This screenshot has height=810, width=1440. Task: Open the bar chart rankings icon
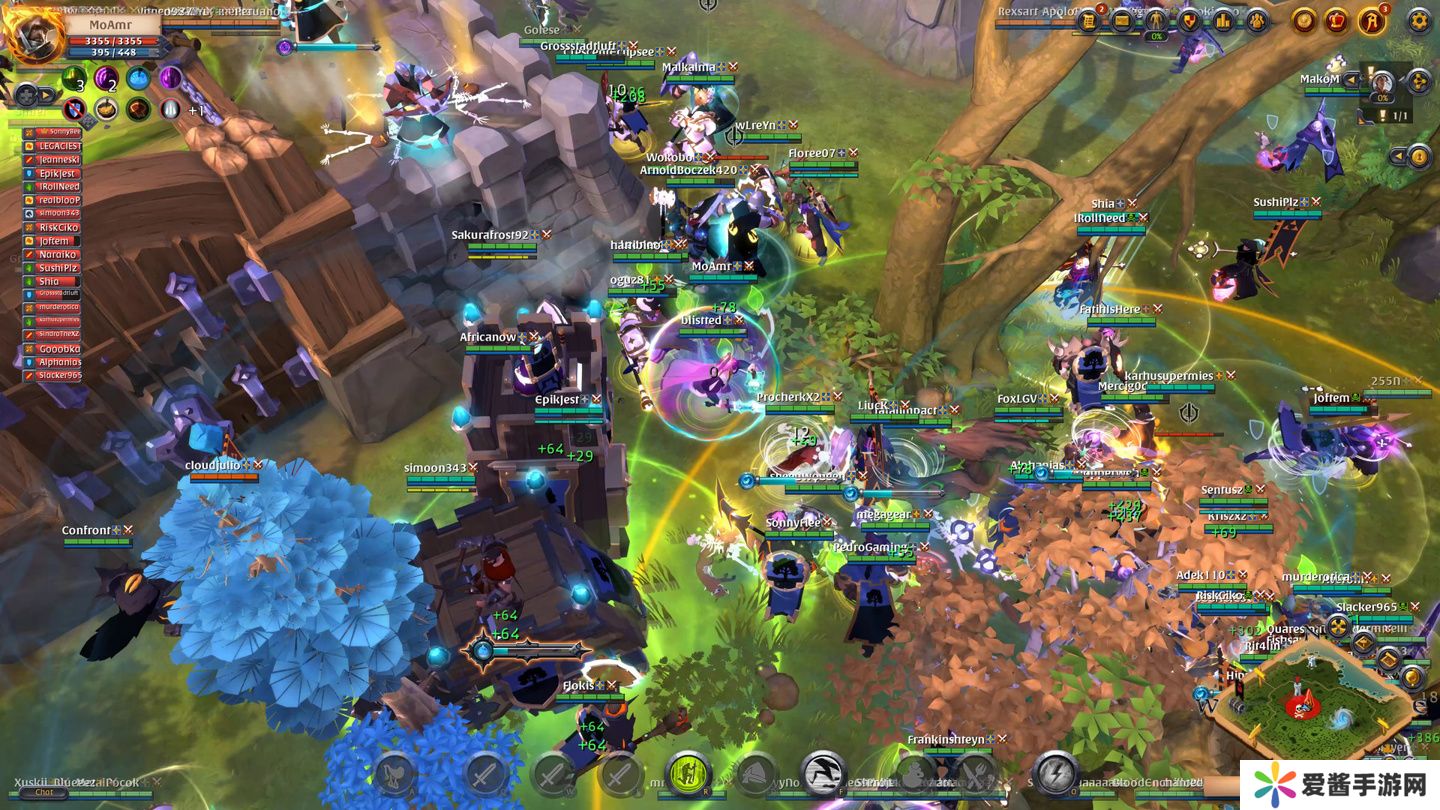pyautogui.click(x=1223, y=20)
